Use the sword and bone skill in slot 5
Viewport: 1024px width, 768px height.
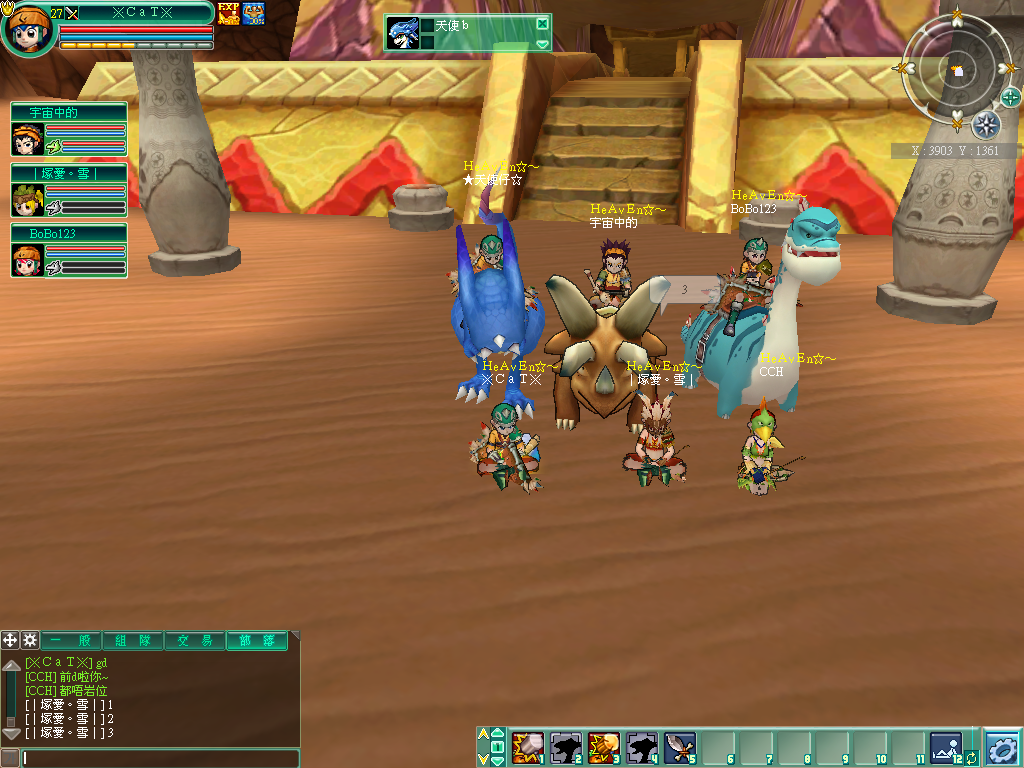point(678,747)
